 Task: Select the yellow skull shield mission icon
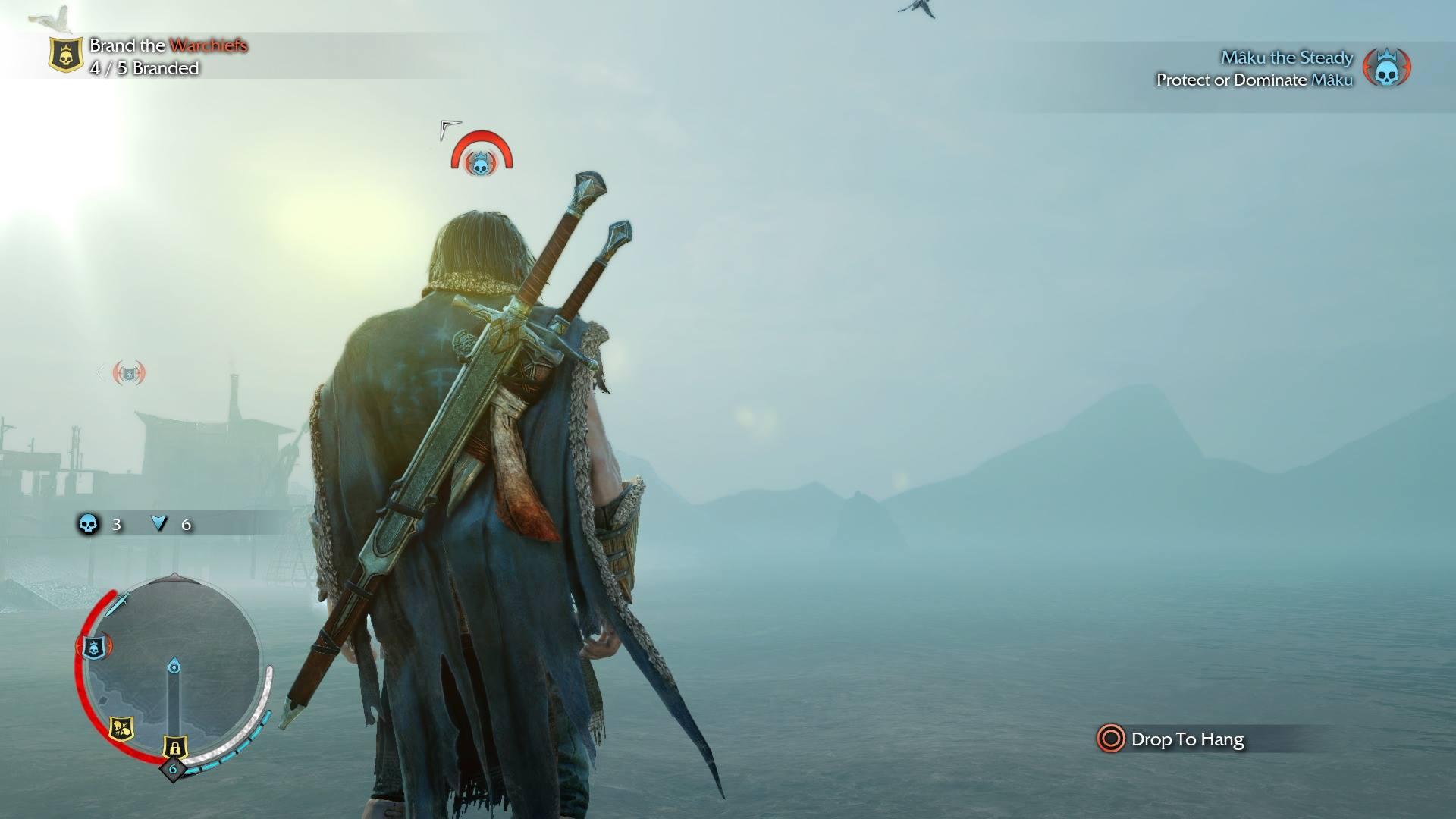[66, 55]
